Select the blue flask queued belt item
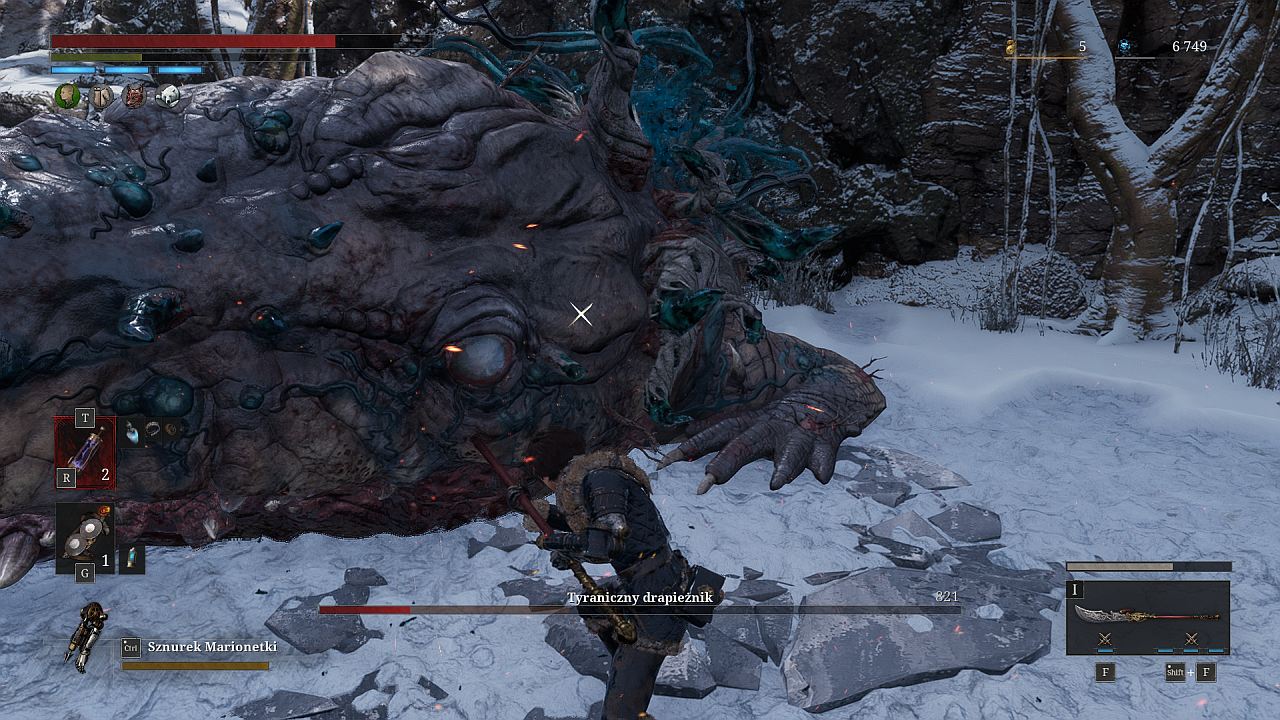The height and width of the screenshot is (720, 1280). point(132,433)
